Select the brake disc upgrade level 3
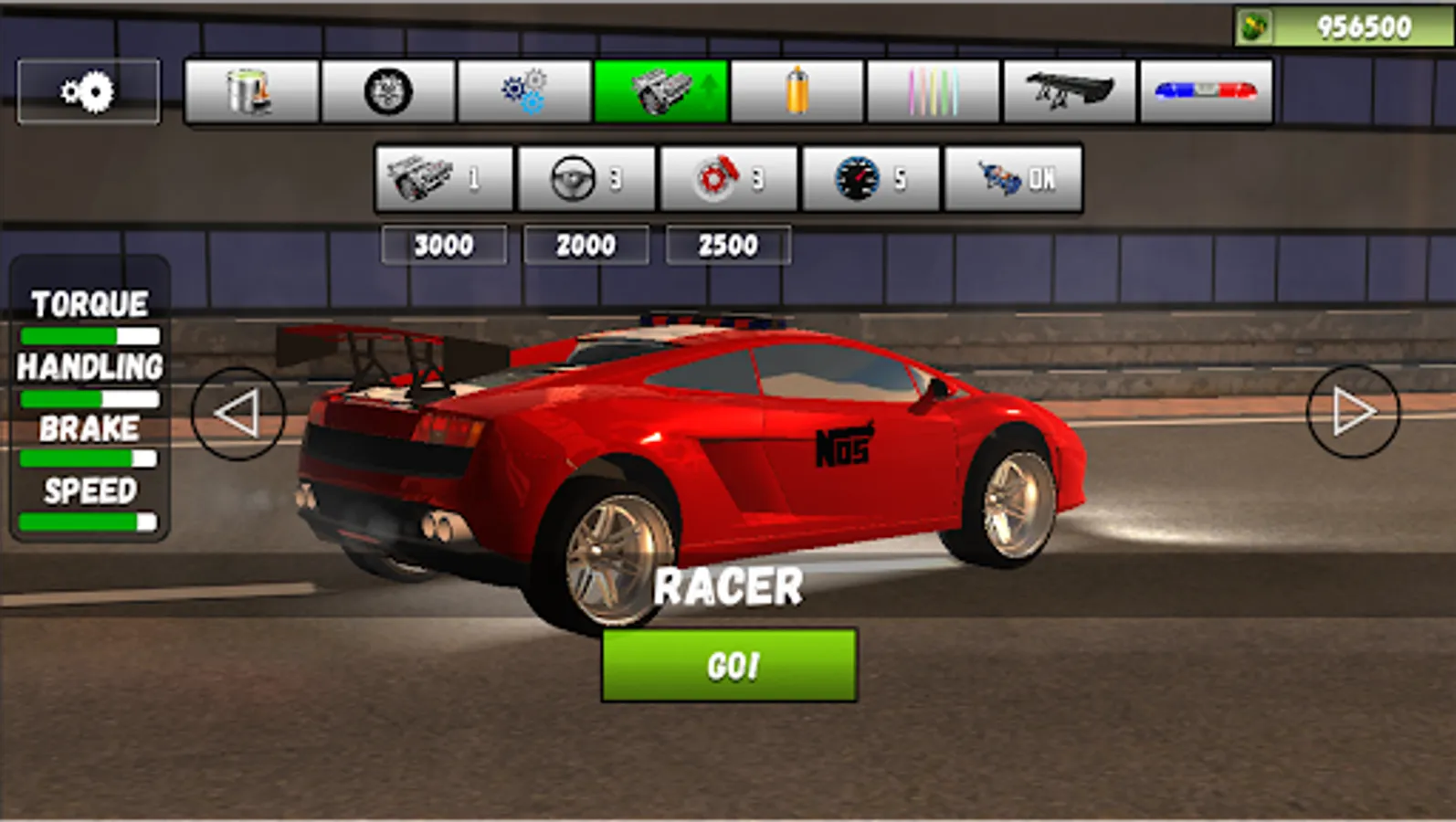Screen dimensions: 1456x822 pyautogui.click(x=729, y=179)
